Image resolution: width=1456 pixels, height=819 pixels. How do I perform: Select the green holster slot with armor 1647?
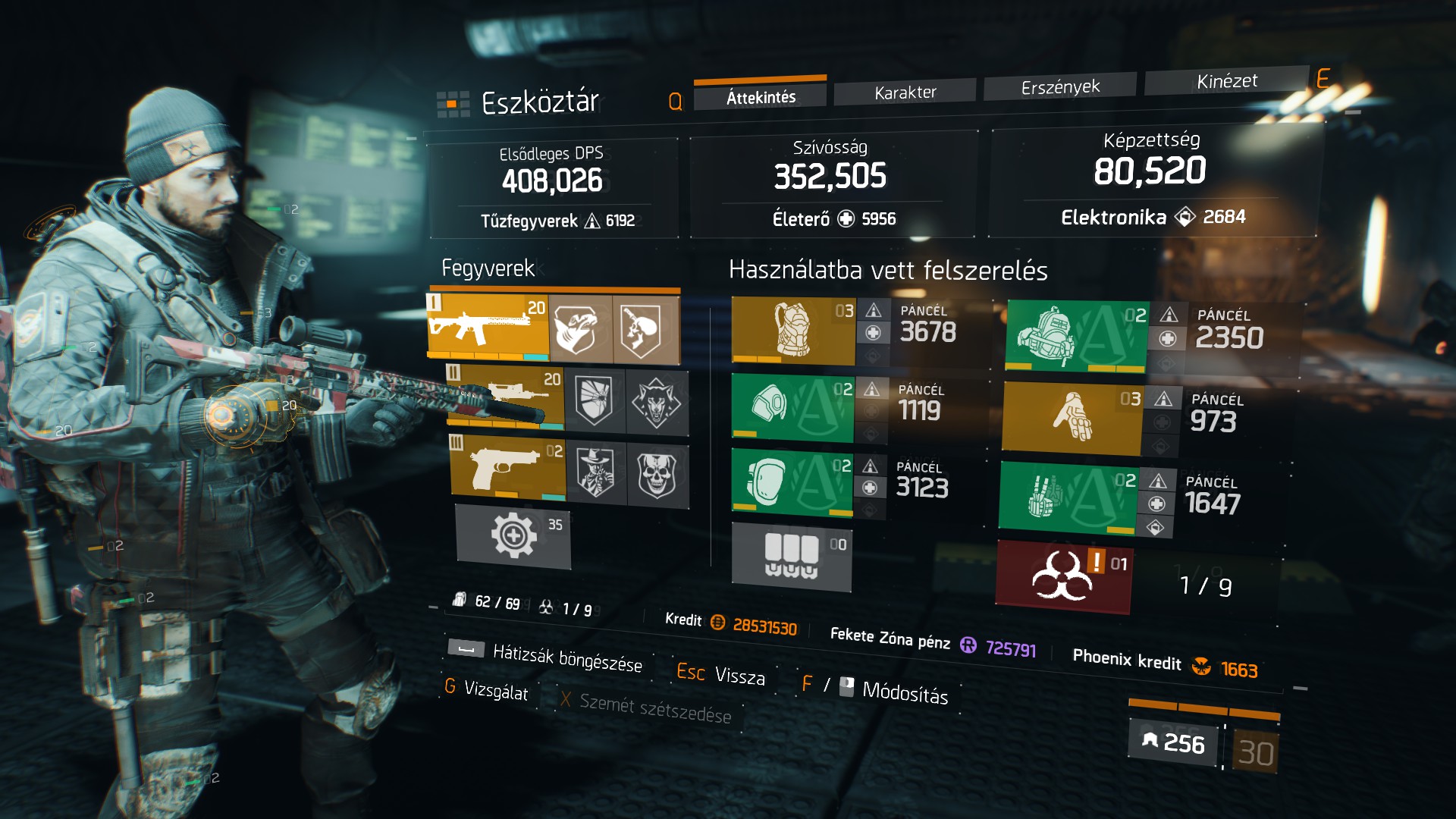[1068, 497]
